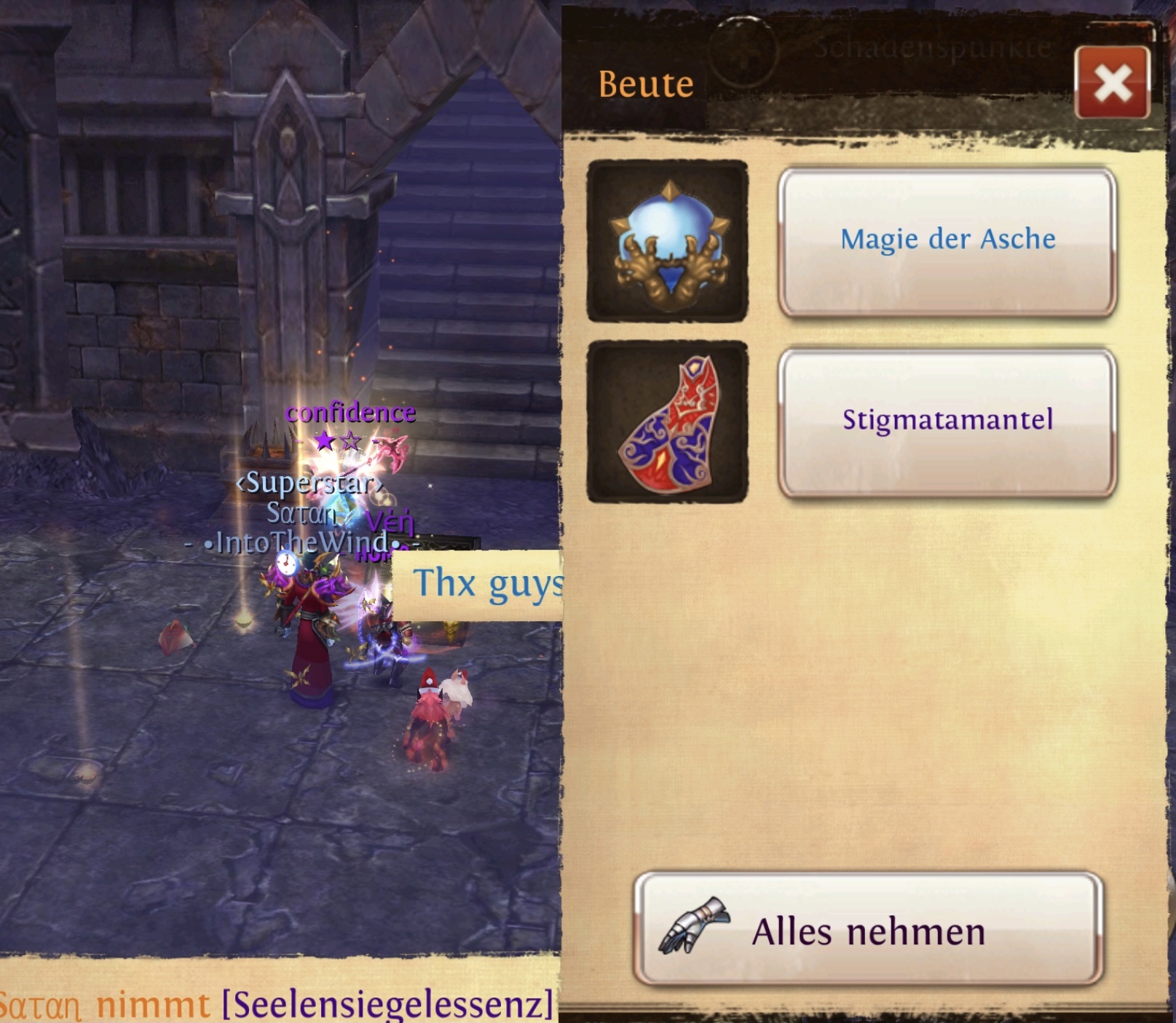Loot the Stigmatamantel button
The image size is (1176, 1023).
pos(947,422)
